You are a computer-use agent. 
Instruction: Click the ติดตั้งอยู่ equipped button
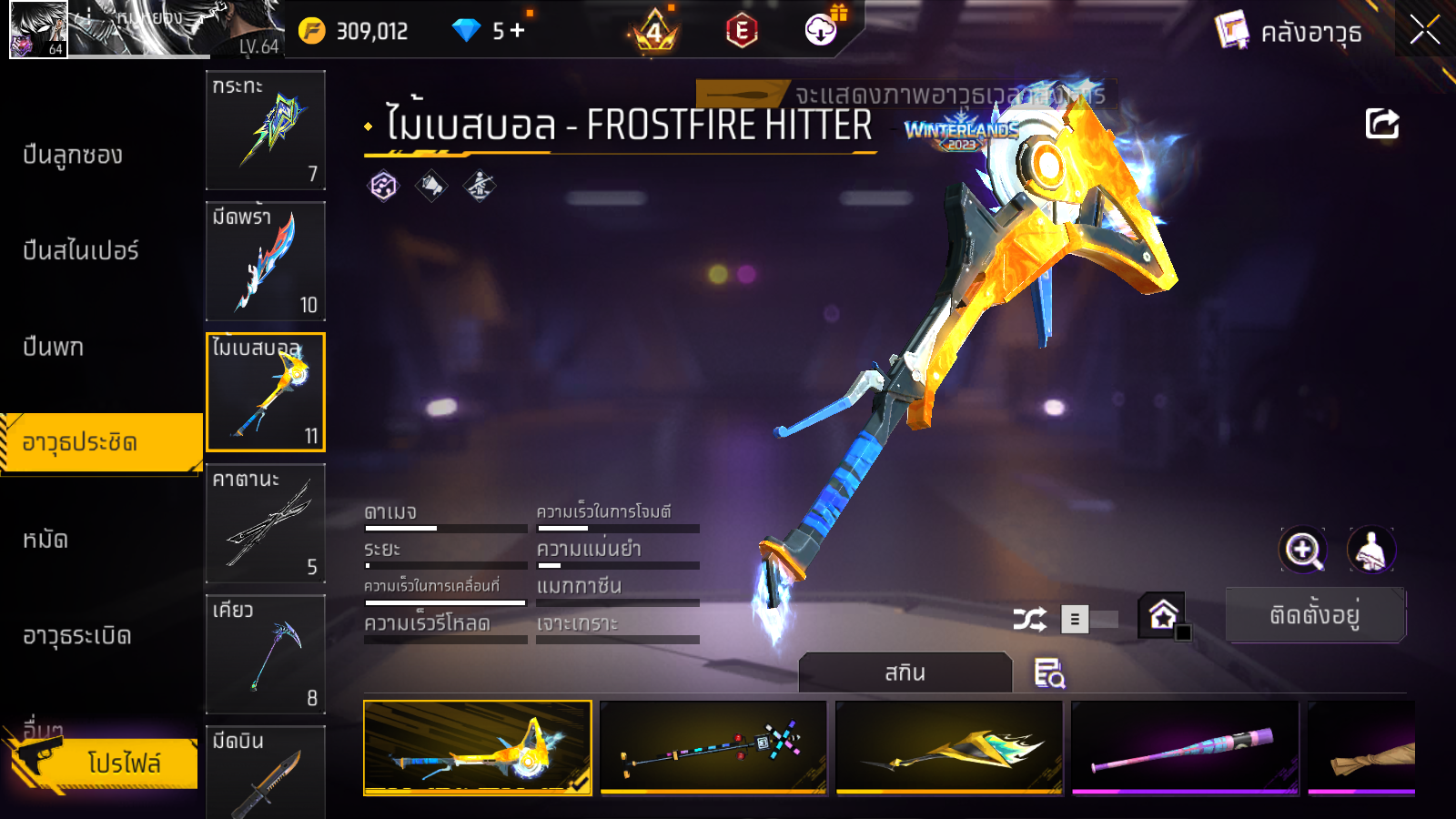click(1315, 615)
